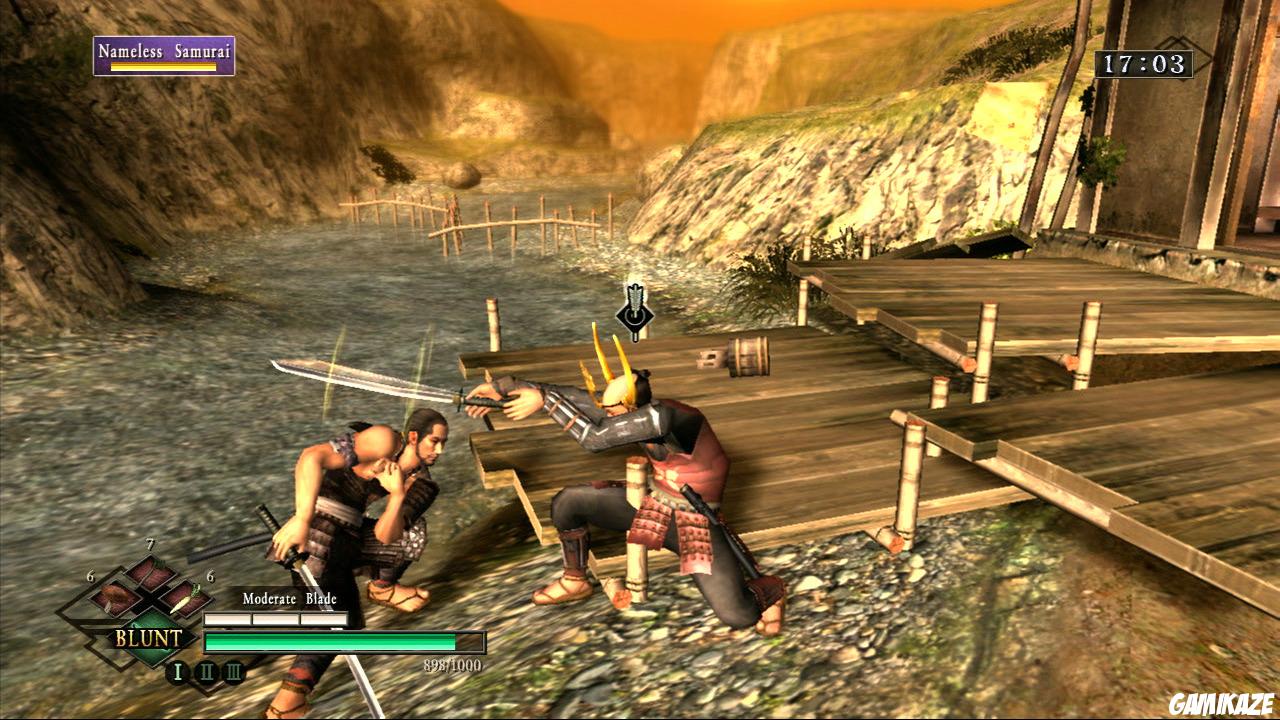
Task: Select the food item in the left slot
Action: pos(113,598)
